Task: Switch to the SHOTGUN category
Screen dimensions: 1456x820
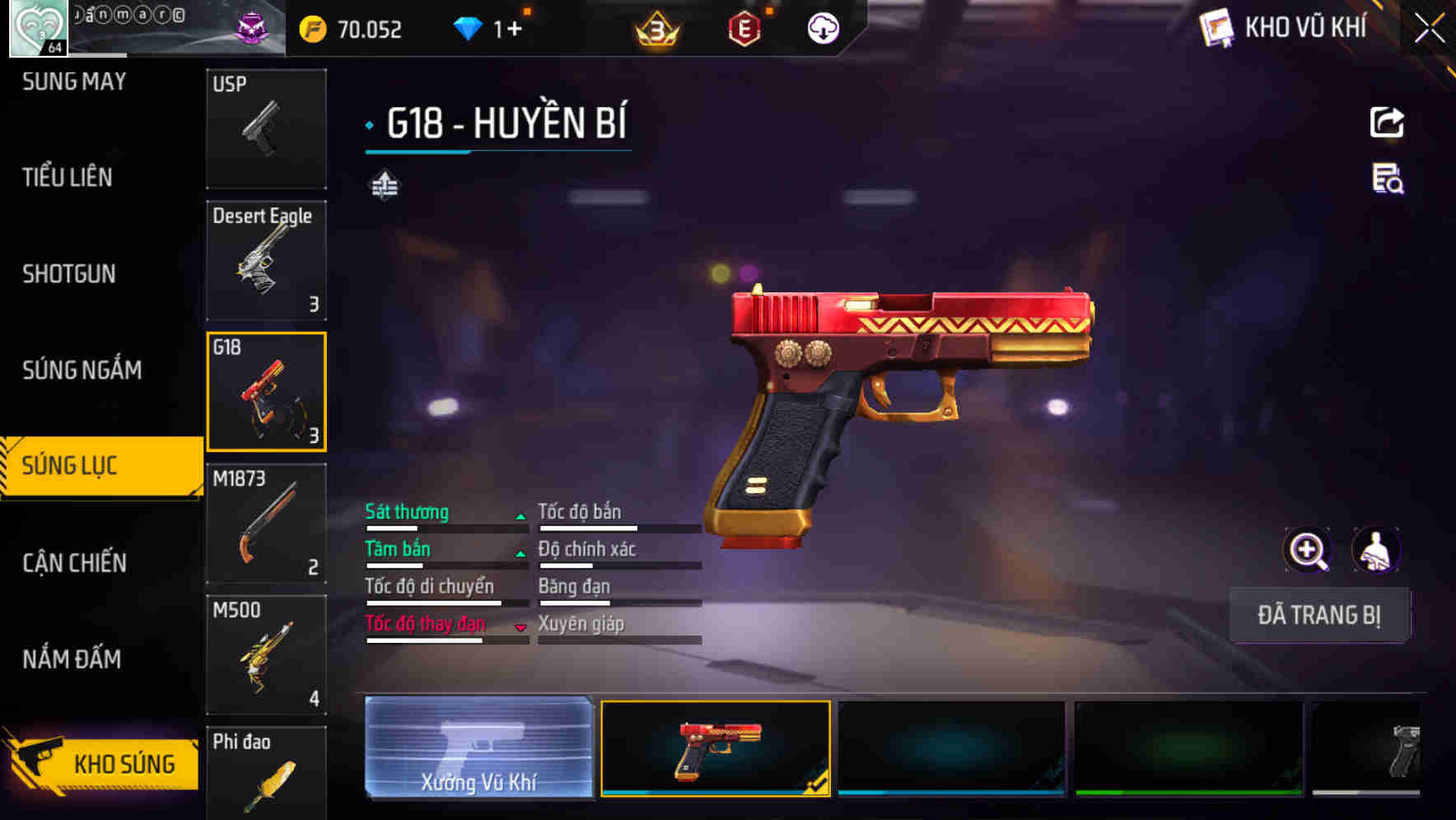Action: click(70, 273)
